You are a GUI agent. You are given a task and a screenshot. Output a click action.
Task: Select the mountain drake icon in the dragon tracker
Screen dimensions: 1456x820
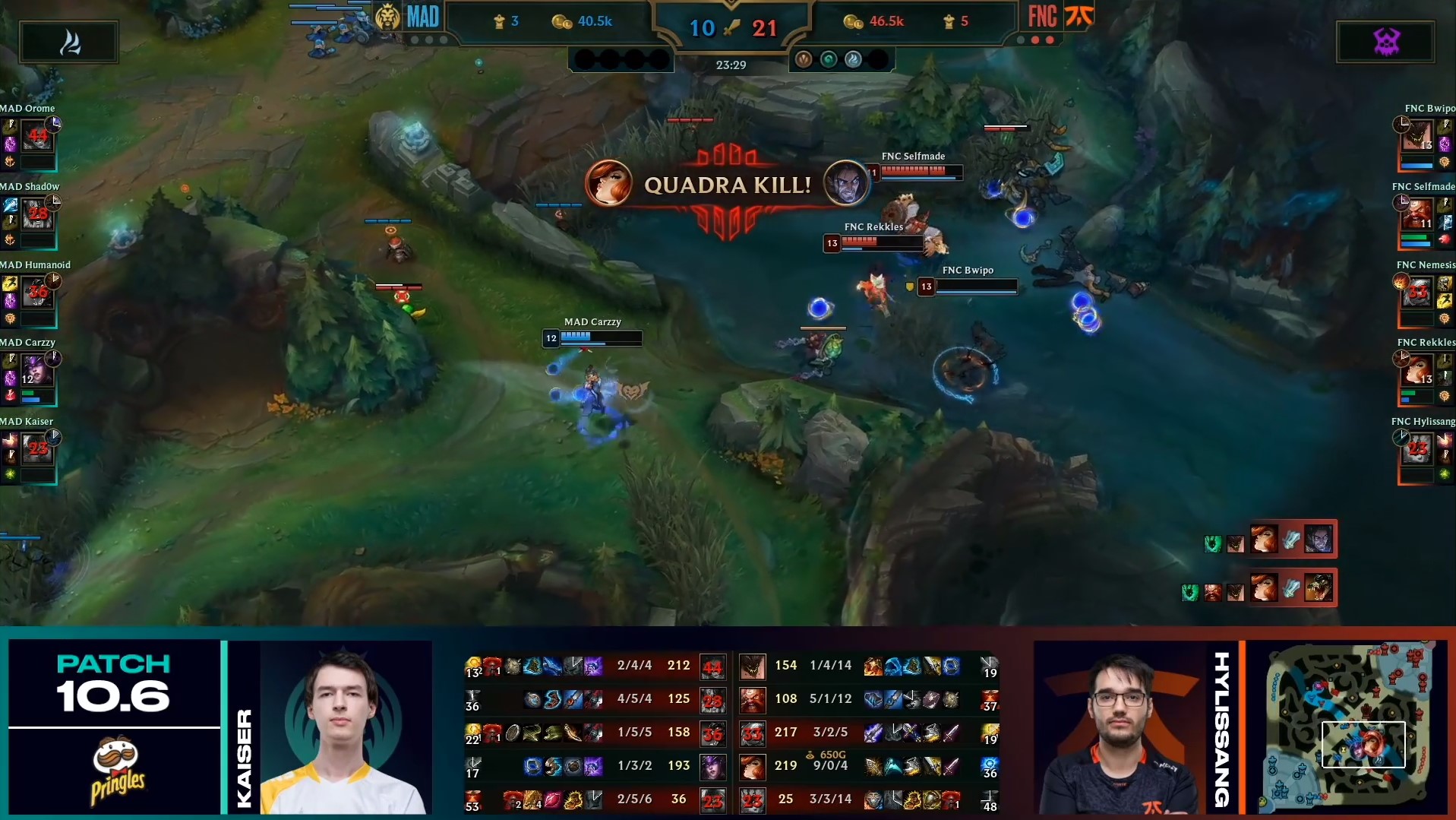[804, 61]
